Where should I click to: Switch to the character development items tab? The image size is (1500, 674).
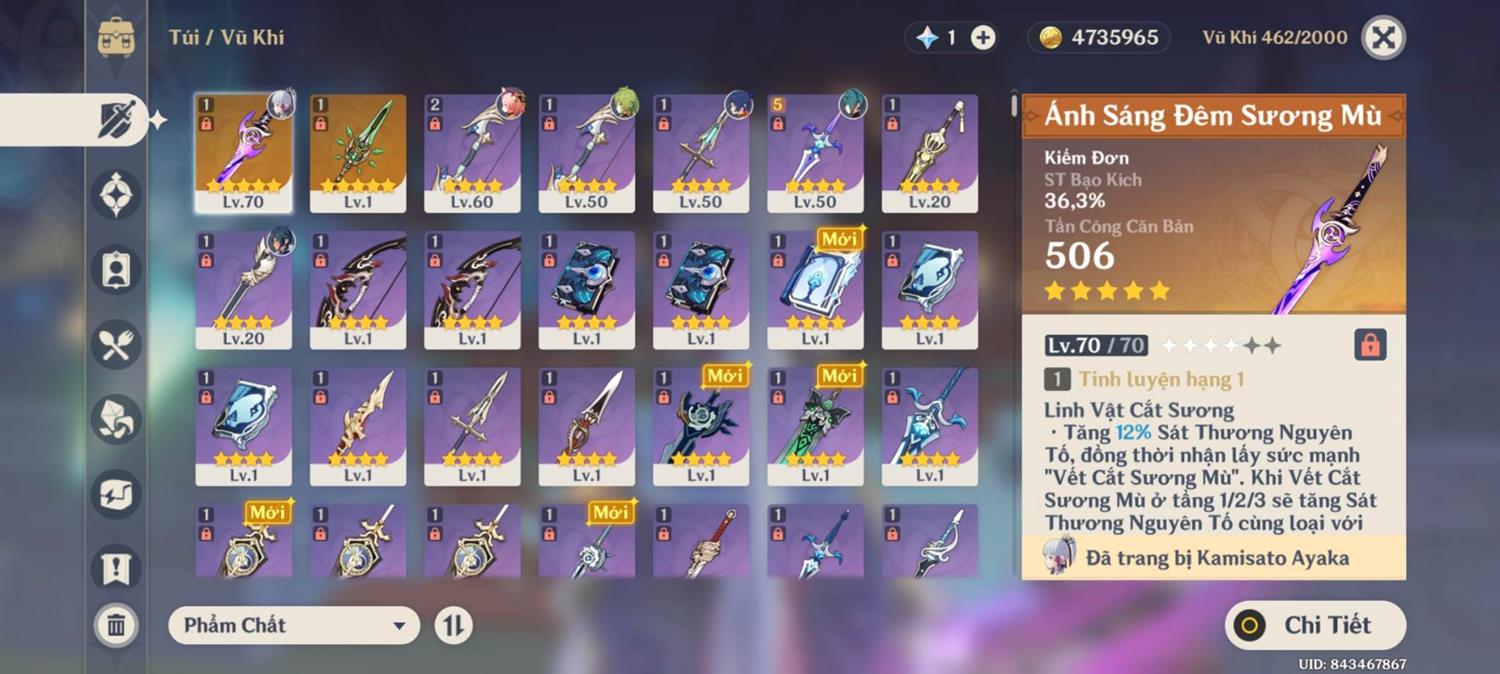click(x=116, y=270)
